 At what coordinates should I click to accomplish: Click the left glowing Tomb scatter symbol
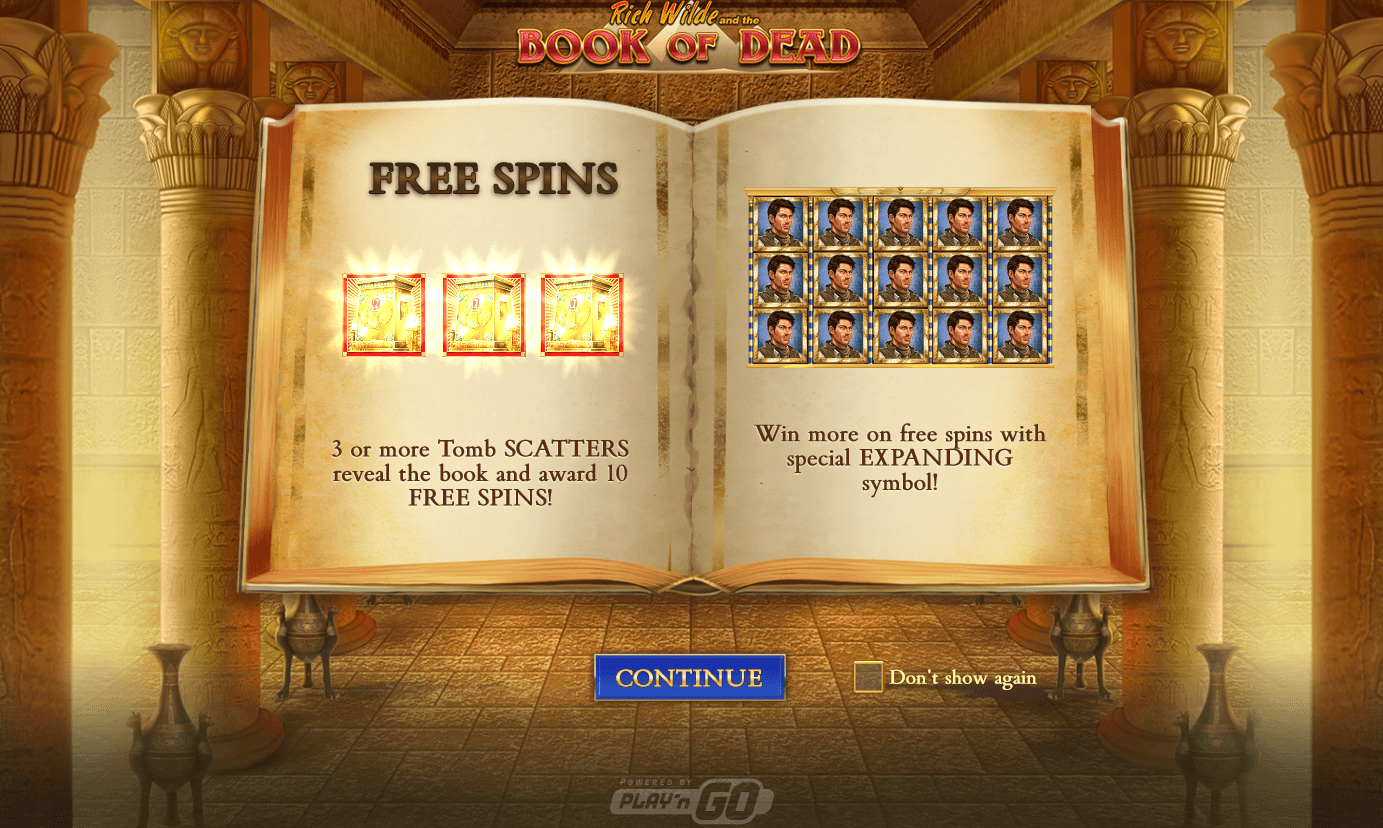click(x=385, y=313)
